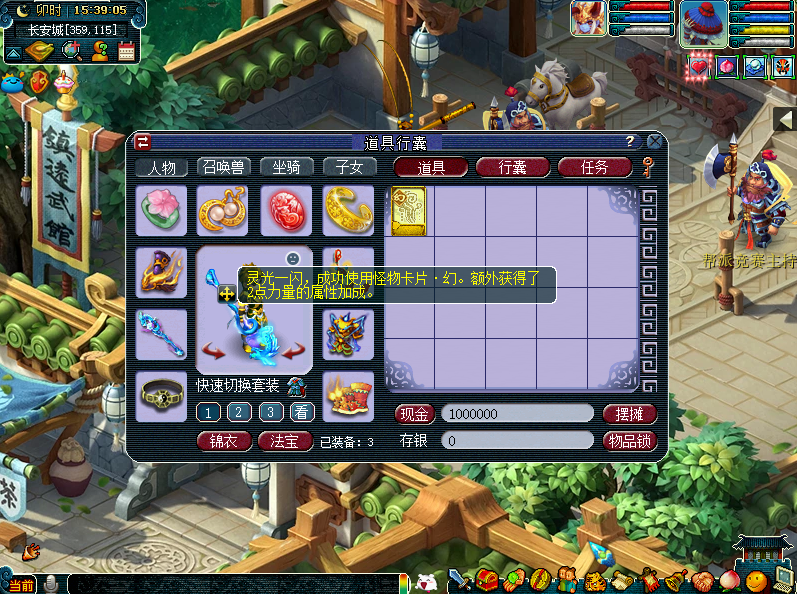Screen dimensions: 797x594
Task: Switch to the 人物 character tab
Action: tap(161, 167)
